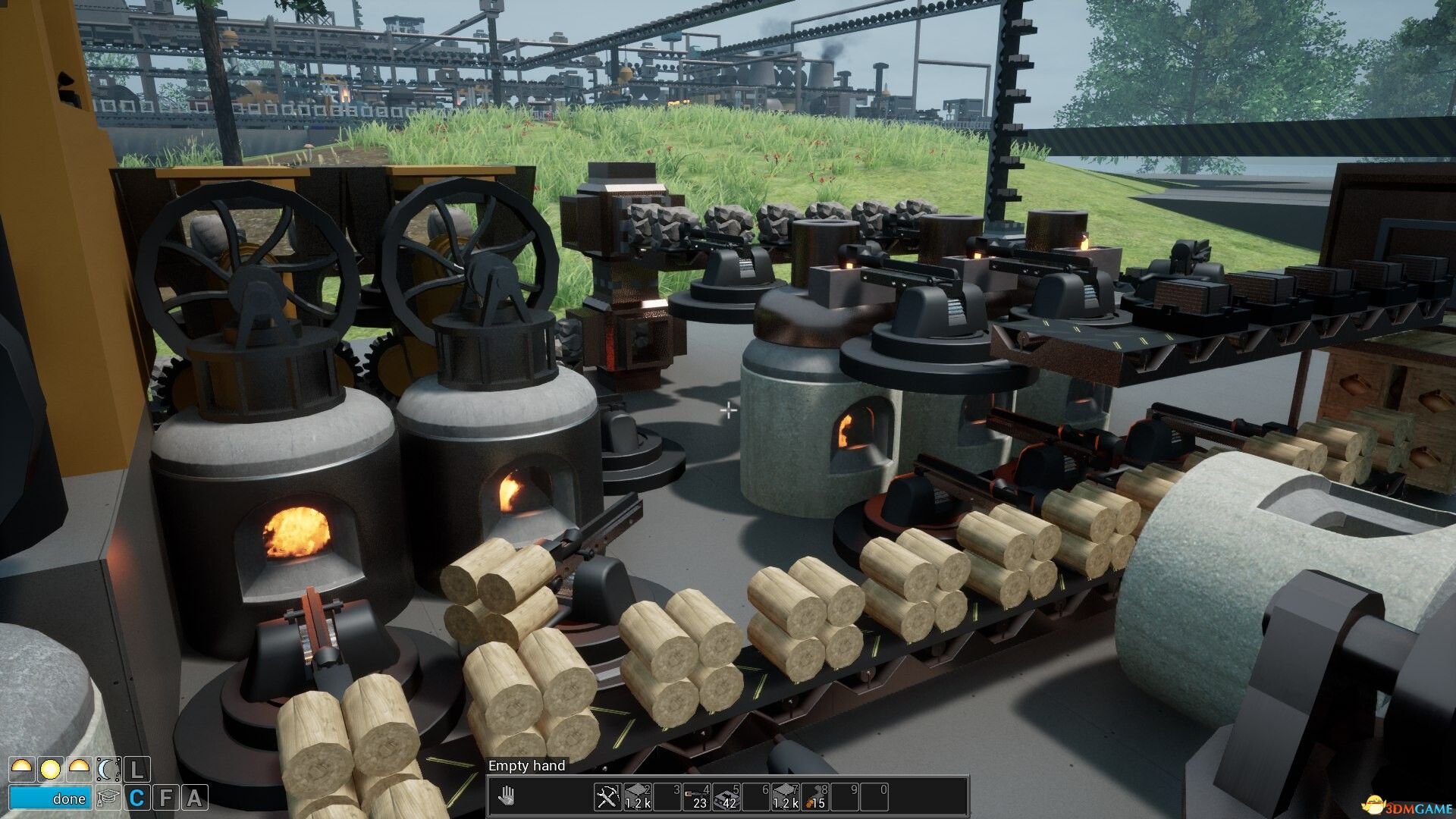Toggle the blue C button

(136, 798)
